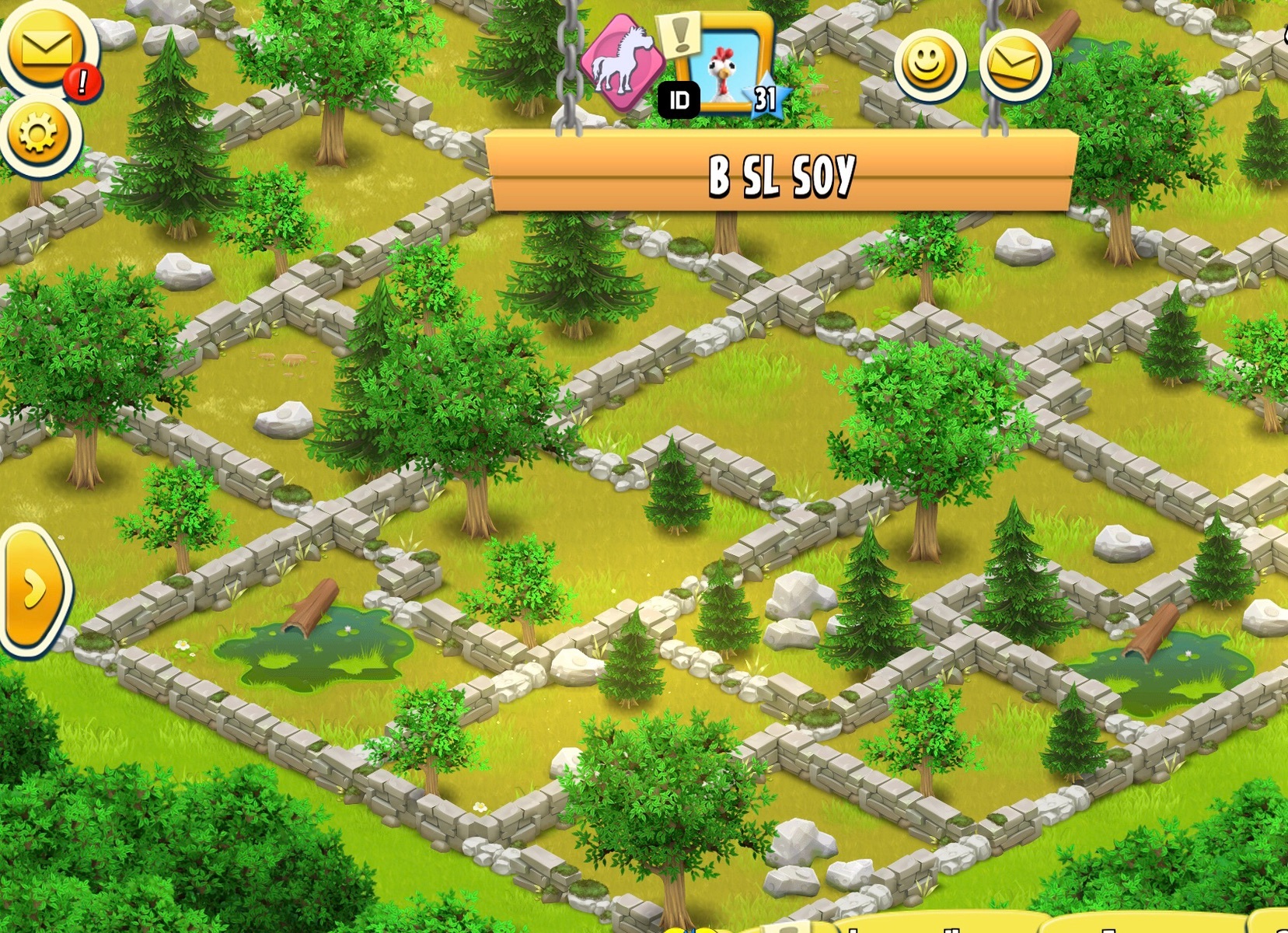Open the yellow exclamation note

coord(680,33)
